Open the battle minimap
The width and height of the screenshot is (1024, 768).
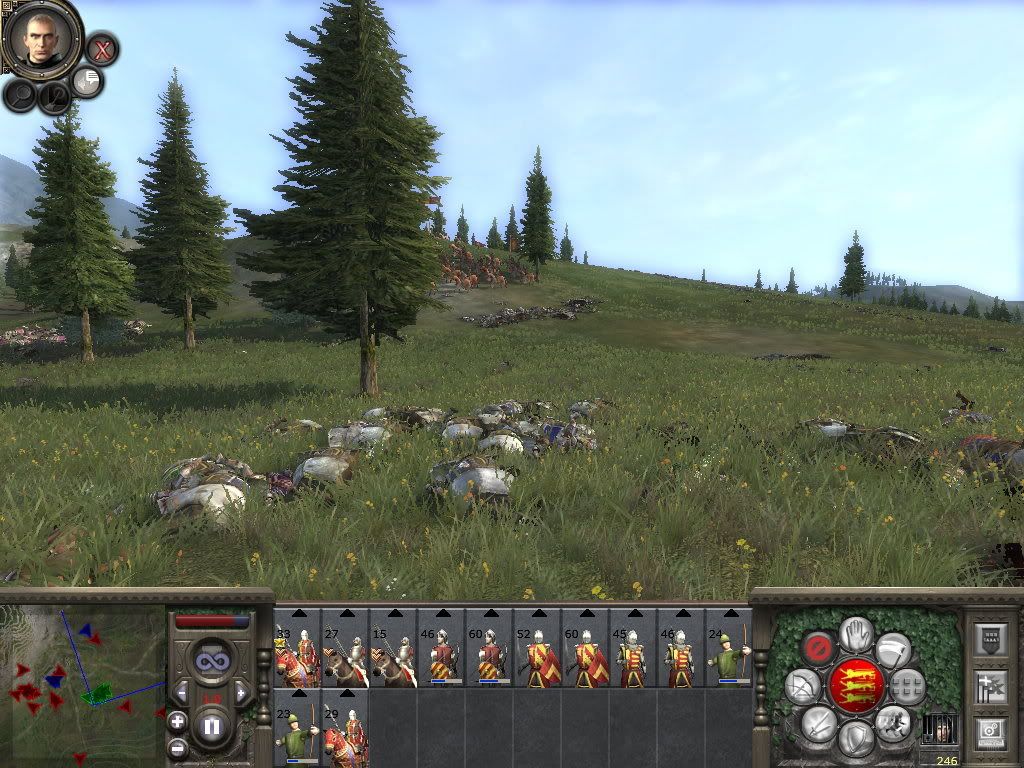pyautogui.click(x=82, y=679)
